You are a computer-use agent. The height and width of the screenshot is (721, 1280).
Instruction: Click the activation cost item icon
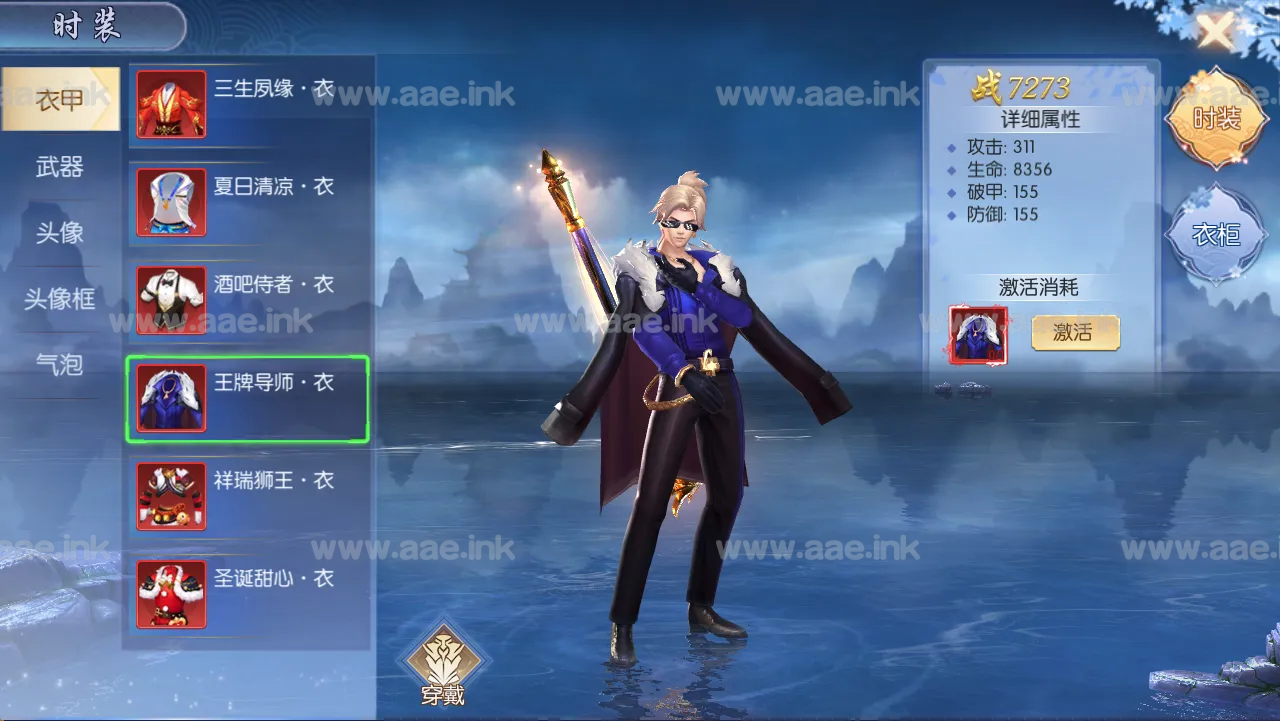click(978, 335)
